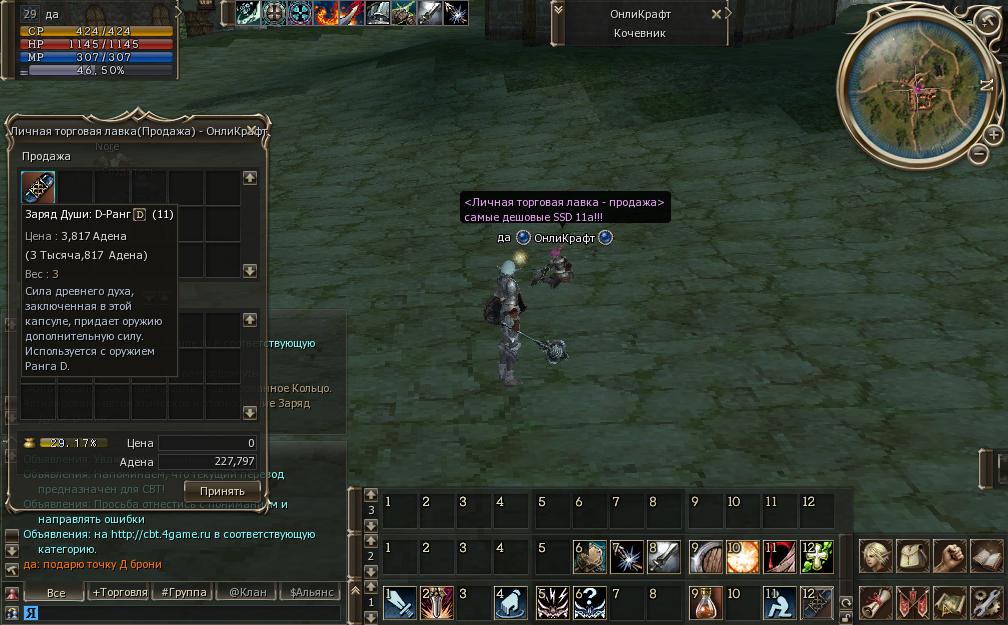Select the @Клан chat tab

[247, 592]
